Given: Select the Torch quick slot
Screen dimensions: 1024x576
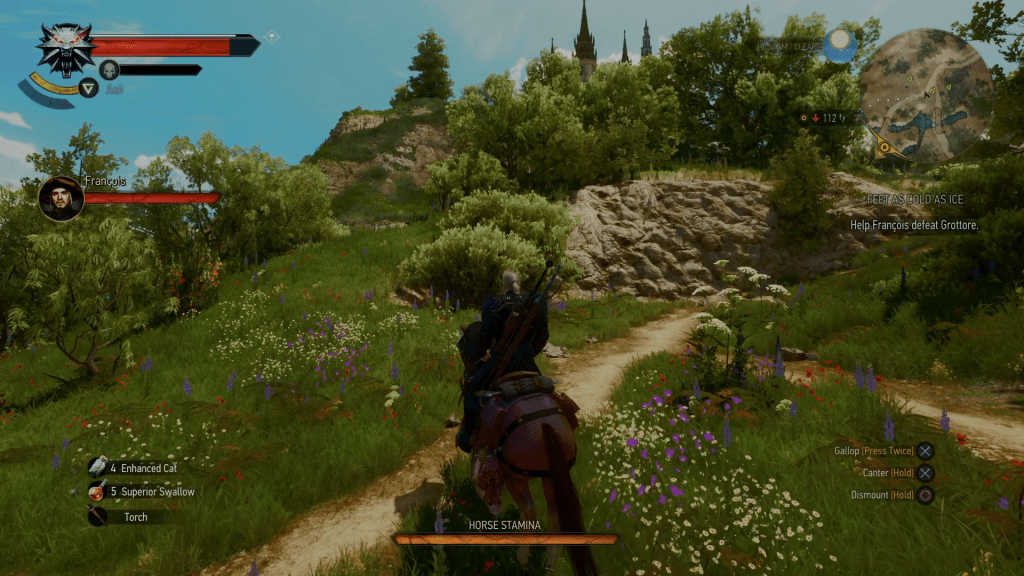Looking at the screenshot, I should point(98,517).
